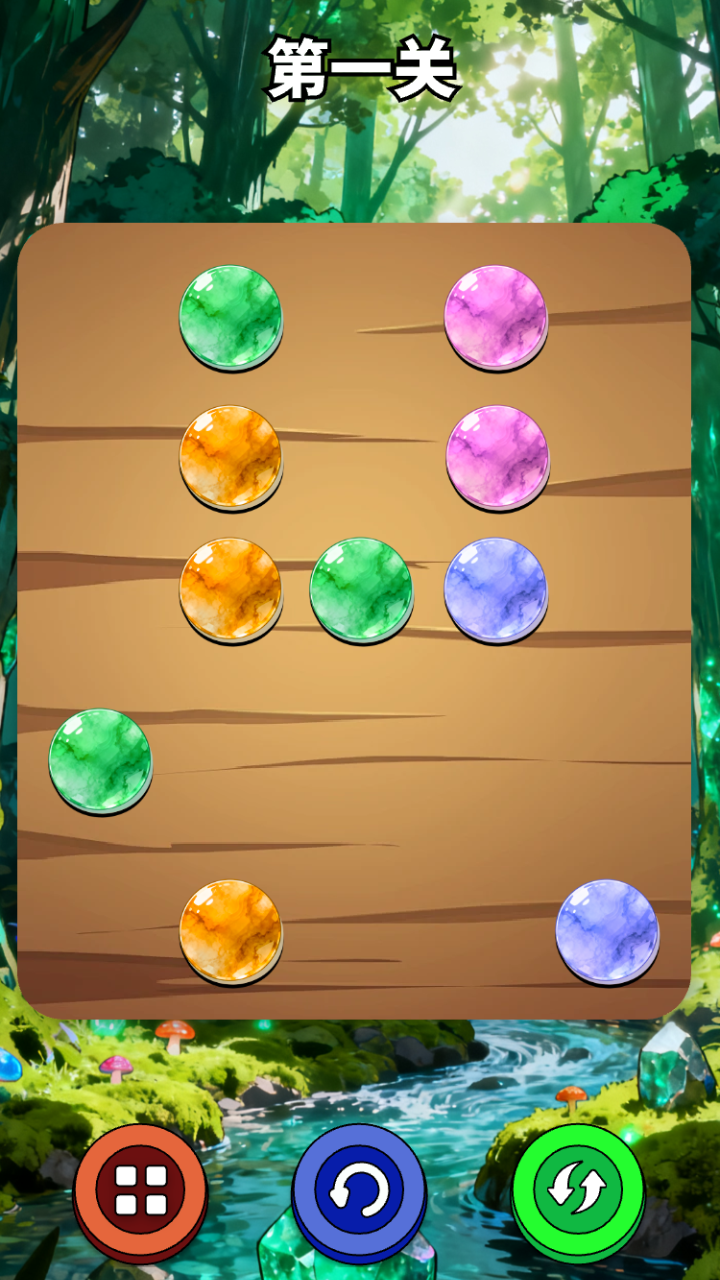Tap the blue circular-arrow restart button
This screenshot has width=720, height=1280.
pos(359,1192)
